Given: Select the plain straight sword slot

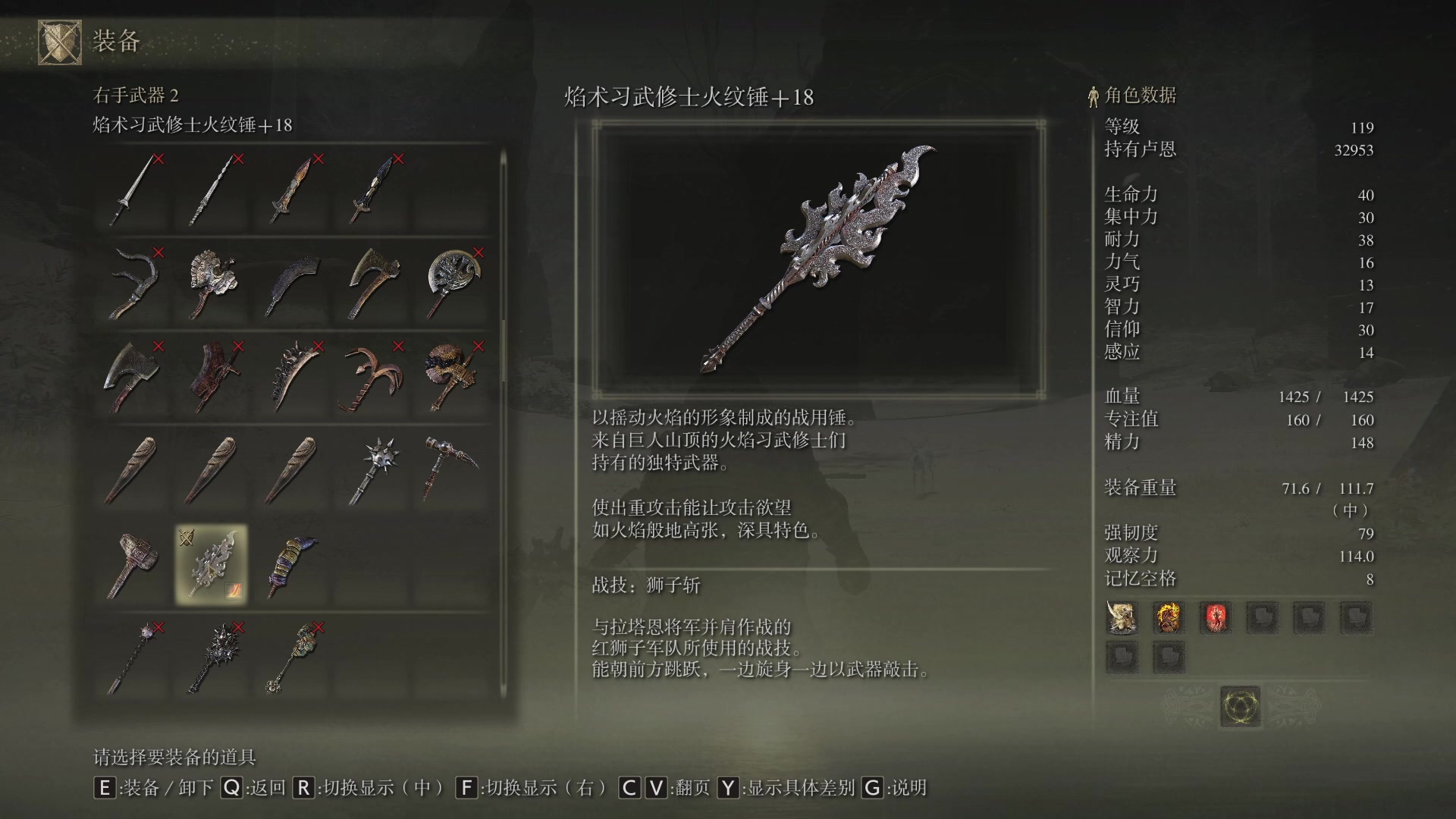Looking at the screenshot, I should click(x=134, y=190).
